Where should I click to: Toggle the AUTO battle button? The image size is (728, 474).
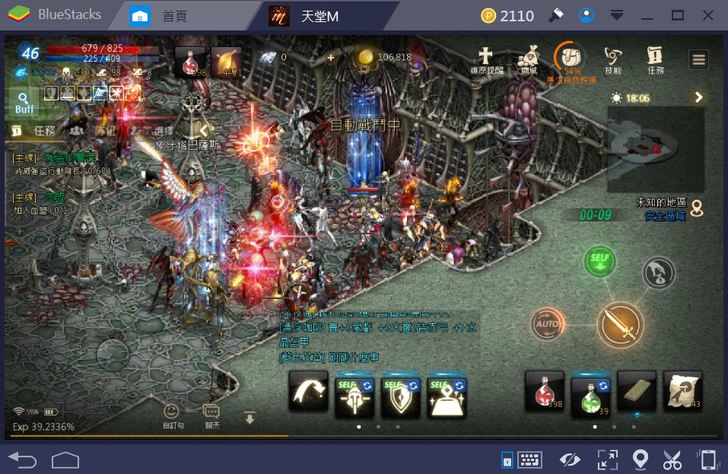(547, 324)
